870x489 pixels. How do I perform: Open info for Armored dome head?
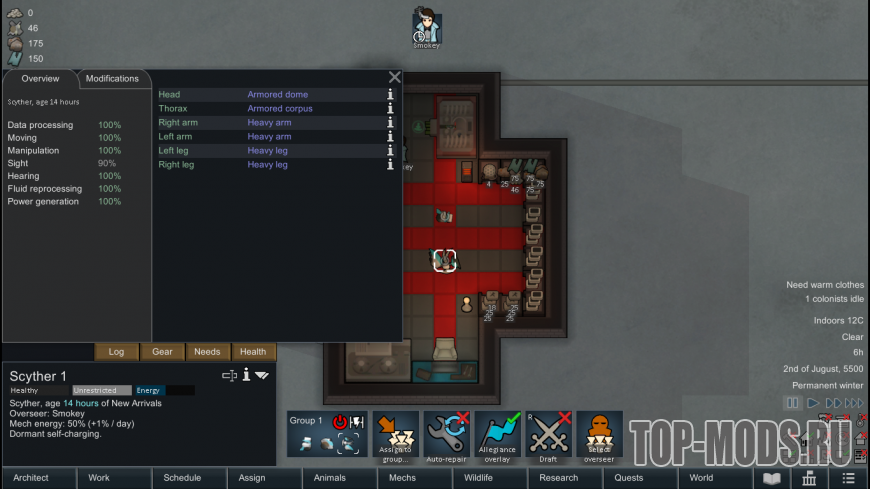pyautogui.click(x=391, y=95)
